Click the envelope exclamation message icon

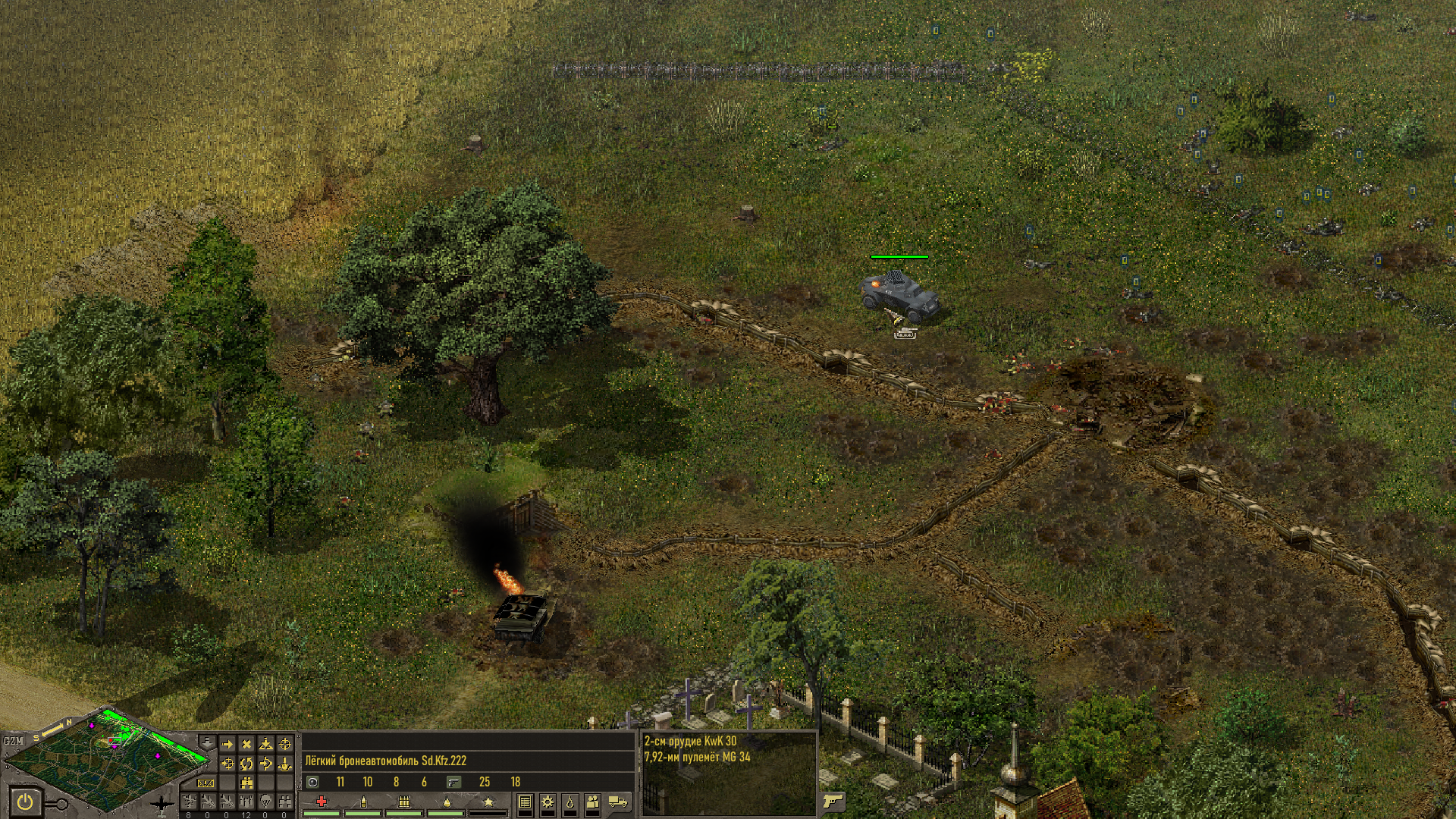coord(206,783)
